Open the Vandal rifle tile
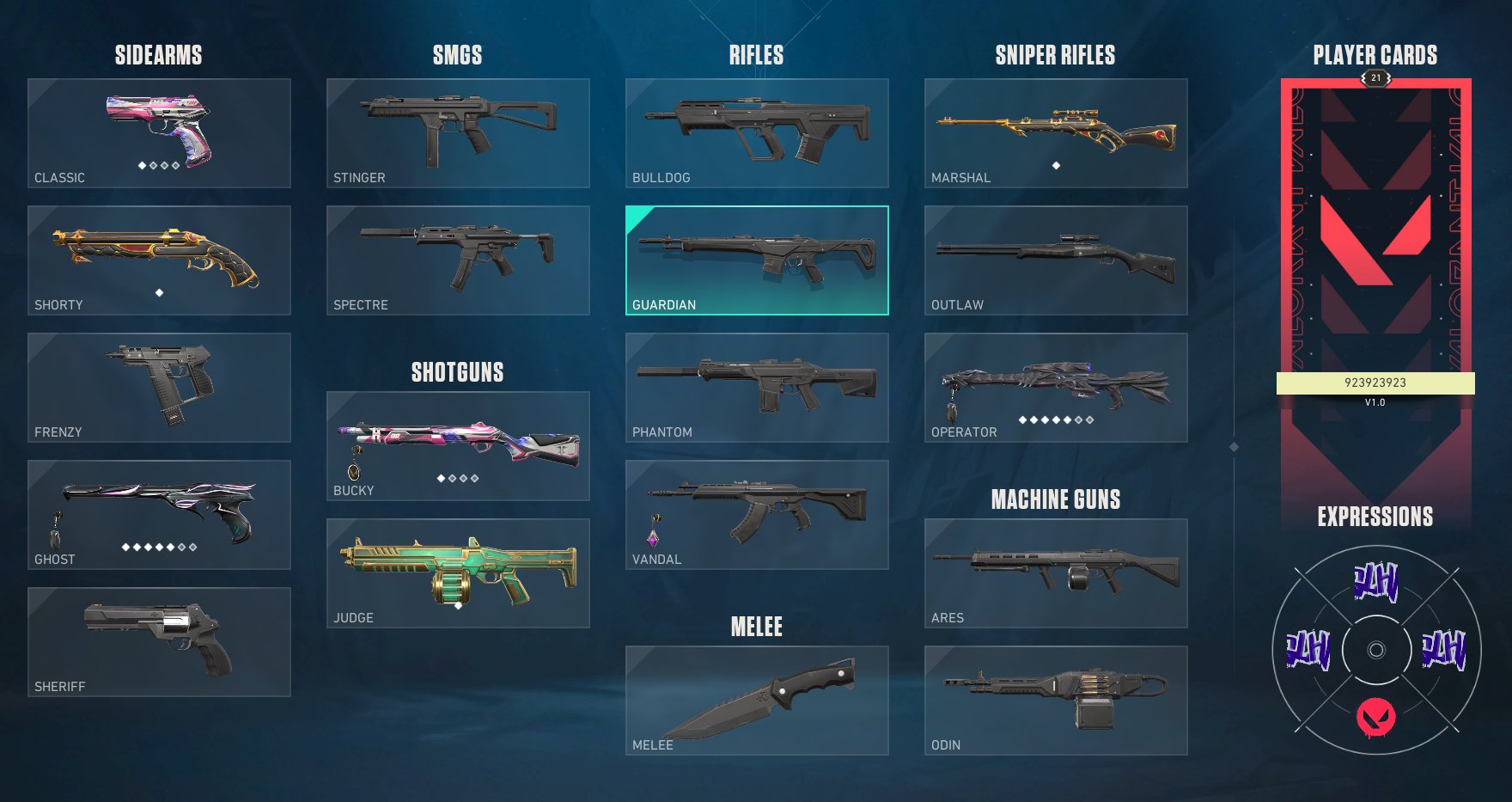This screenshot has width=1512, height=802. 757,515
